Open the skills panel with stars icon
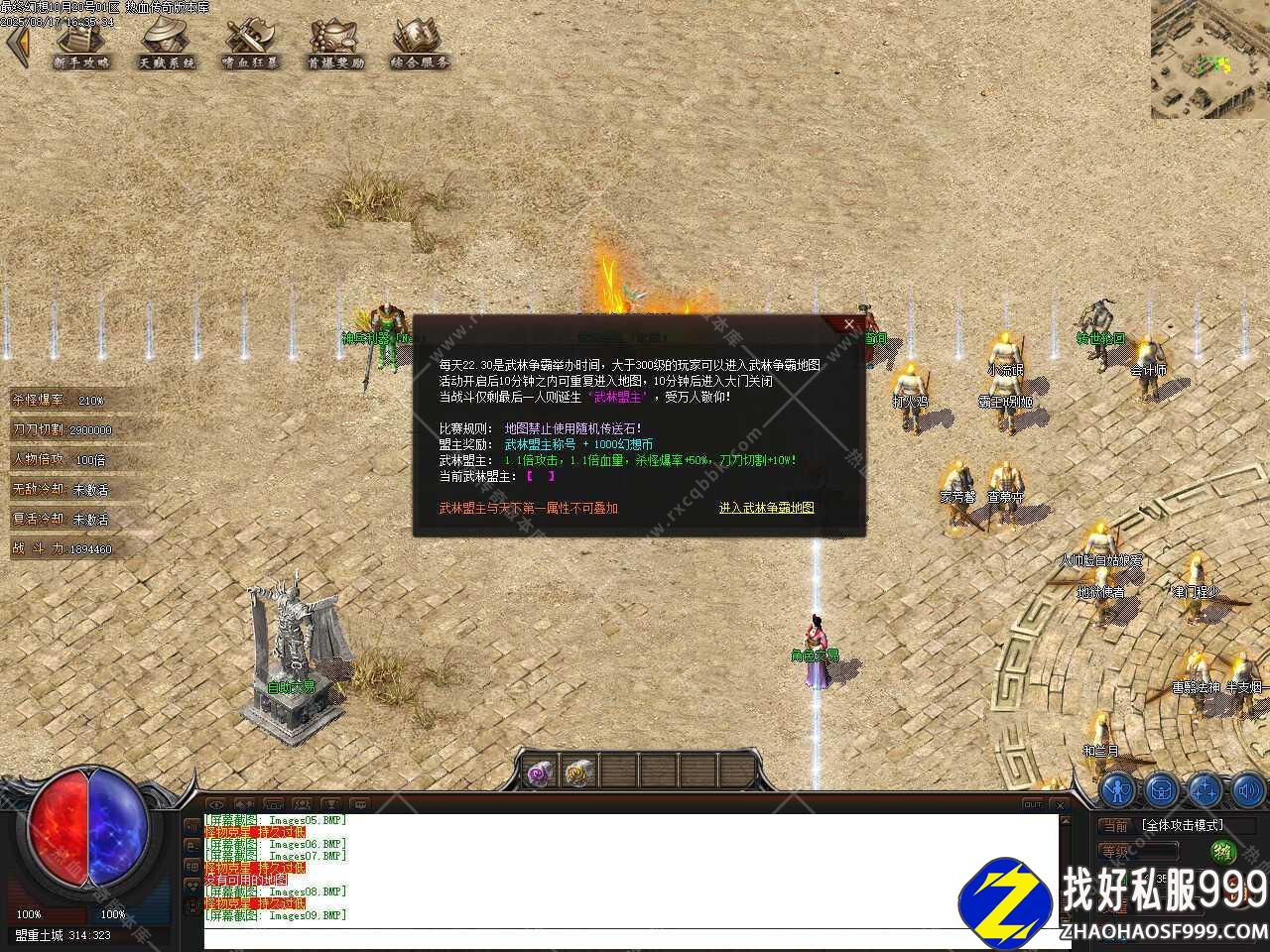The height and width of the screenshot is (952, 1270). [x=1205, y=790]
